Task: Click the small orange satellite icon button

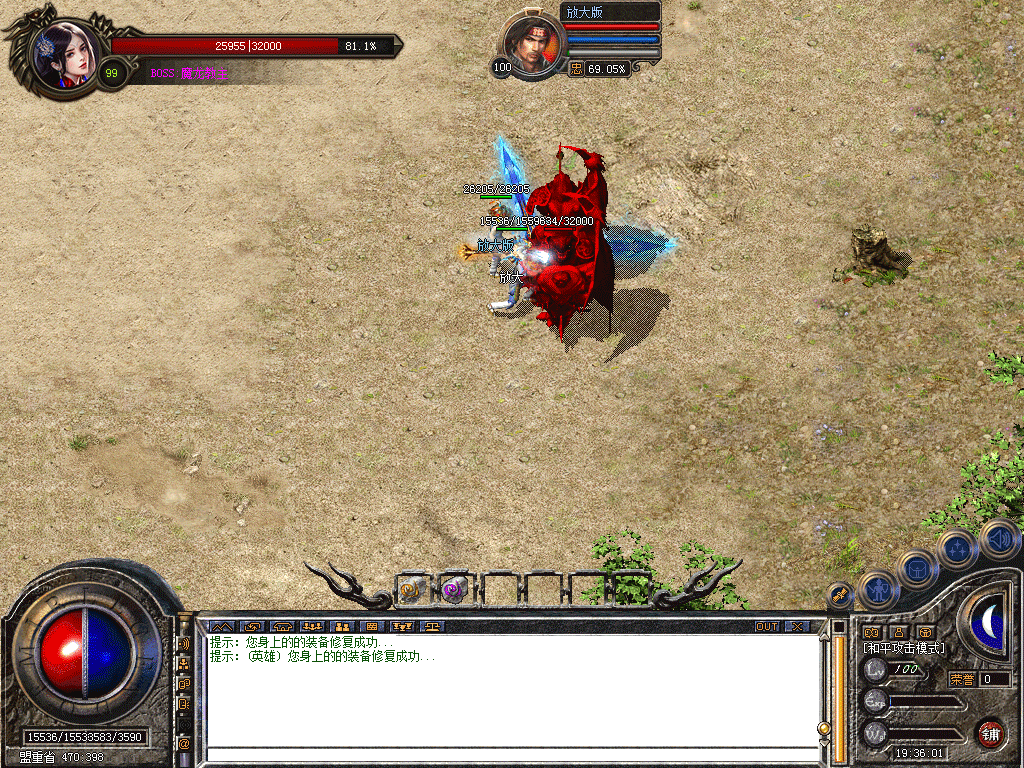Action: coord(841,594)
